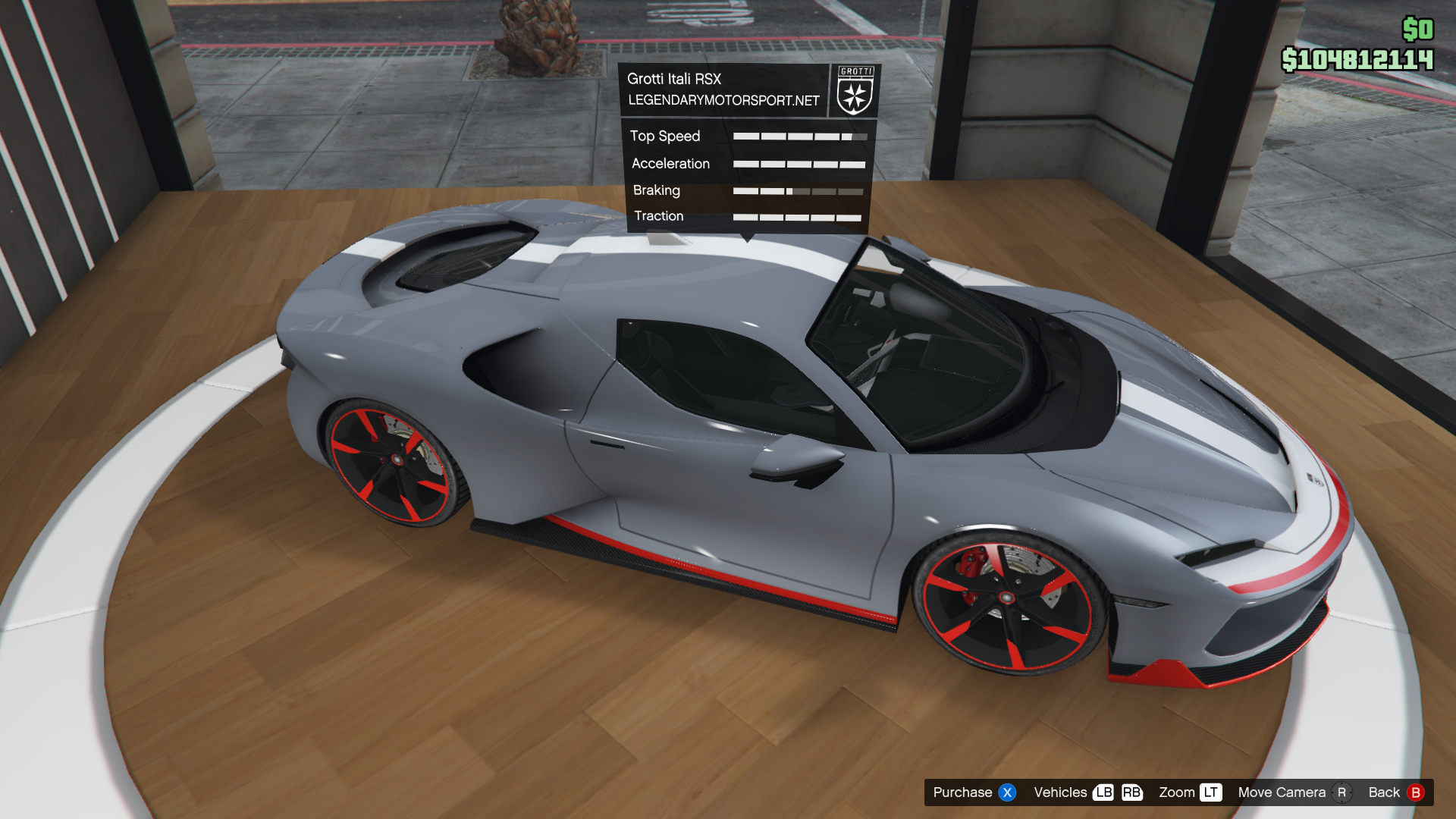Activate the Zoom option in the bottom bar

[1189, 792]
